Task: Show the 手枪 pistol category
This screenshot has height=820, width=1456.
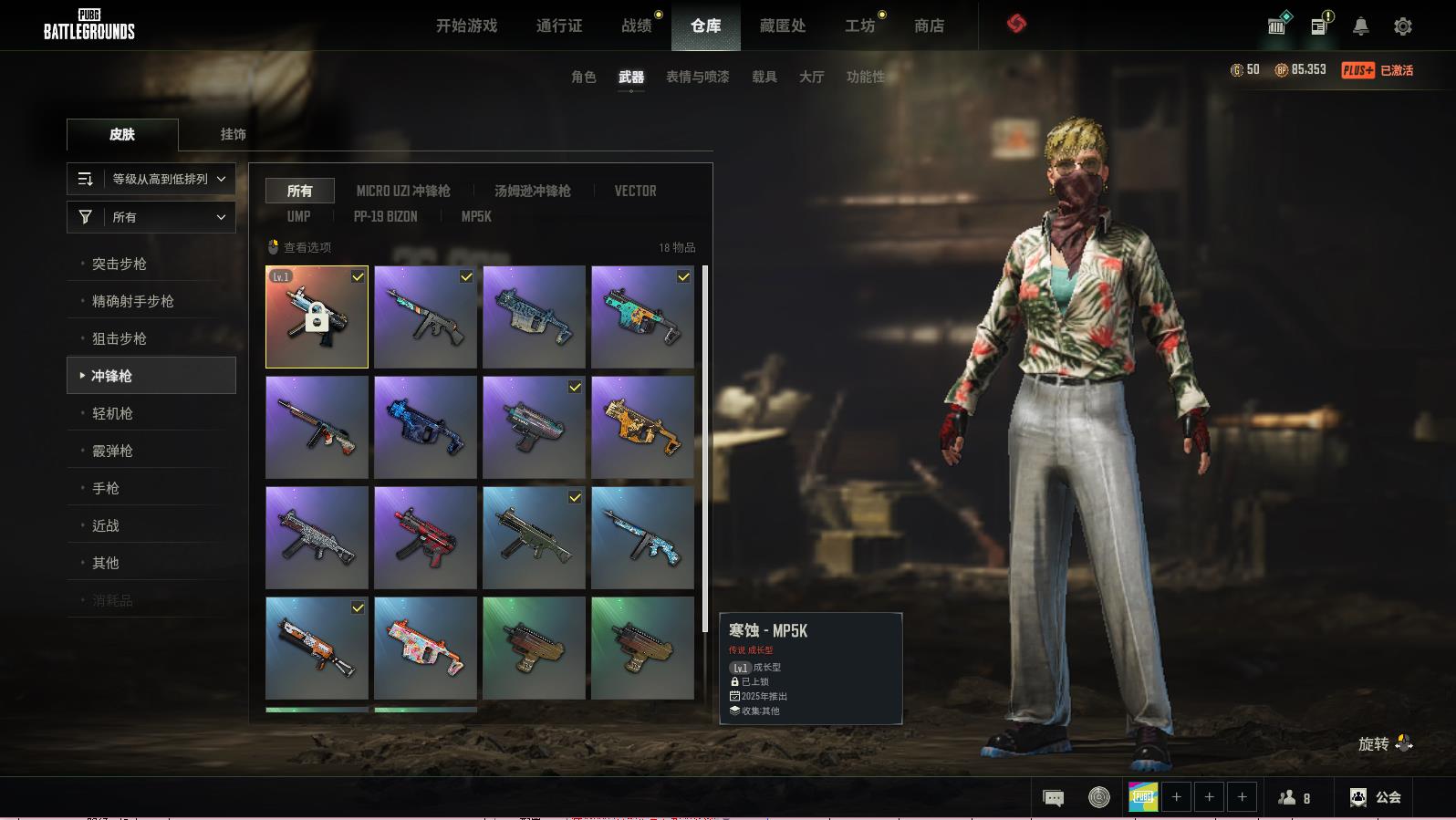Action: tap(106, 488)
